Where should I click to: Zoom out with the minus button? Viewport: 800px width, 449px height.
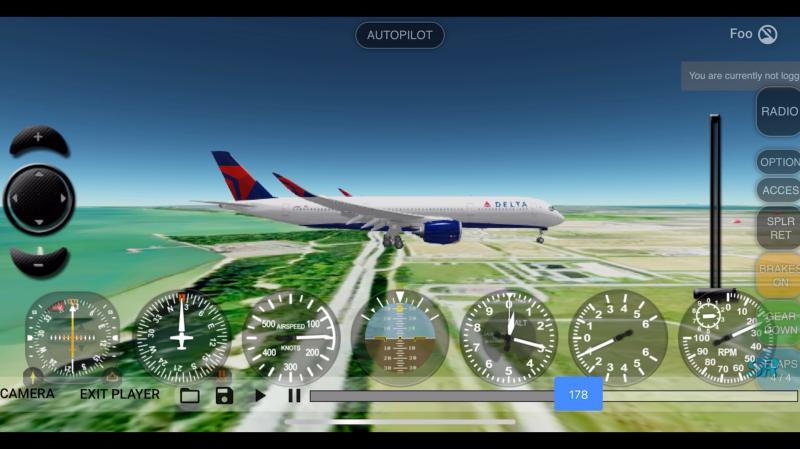tap(39, 265)
